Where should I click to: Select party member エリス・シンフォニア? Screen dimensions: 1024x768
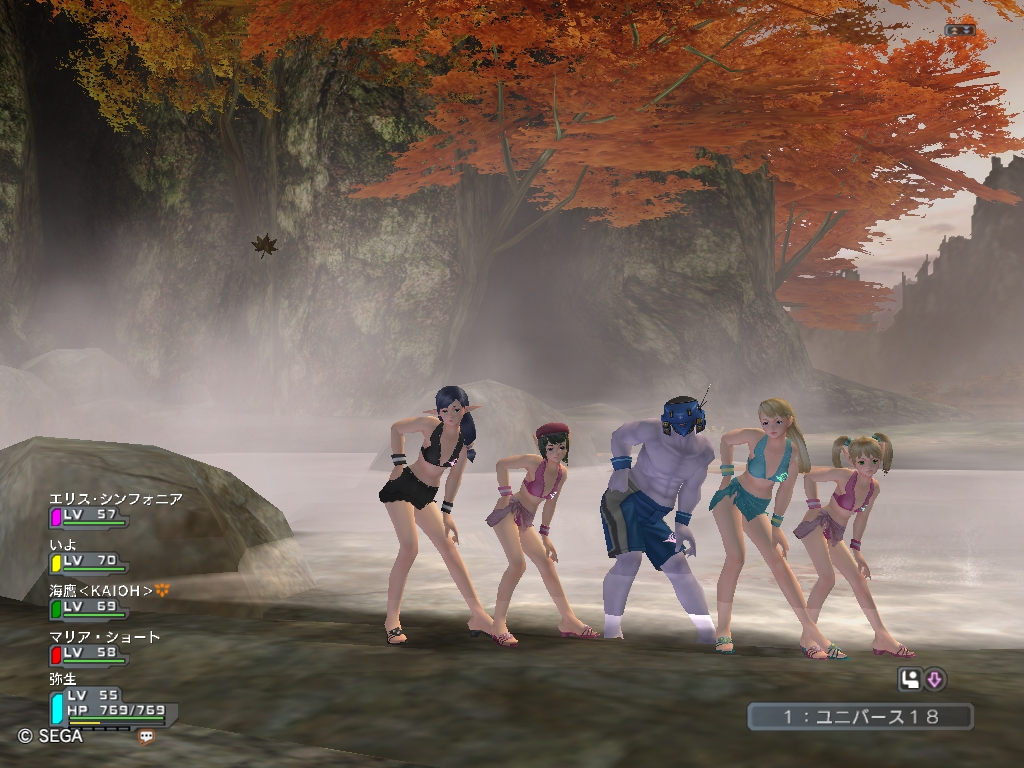(115, 499)
